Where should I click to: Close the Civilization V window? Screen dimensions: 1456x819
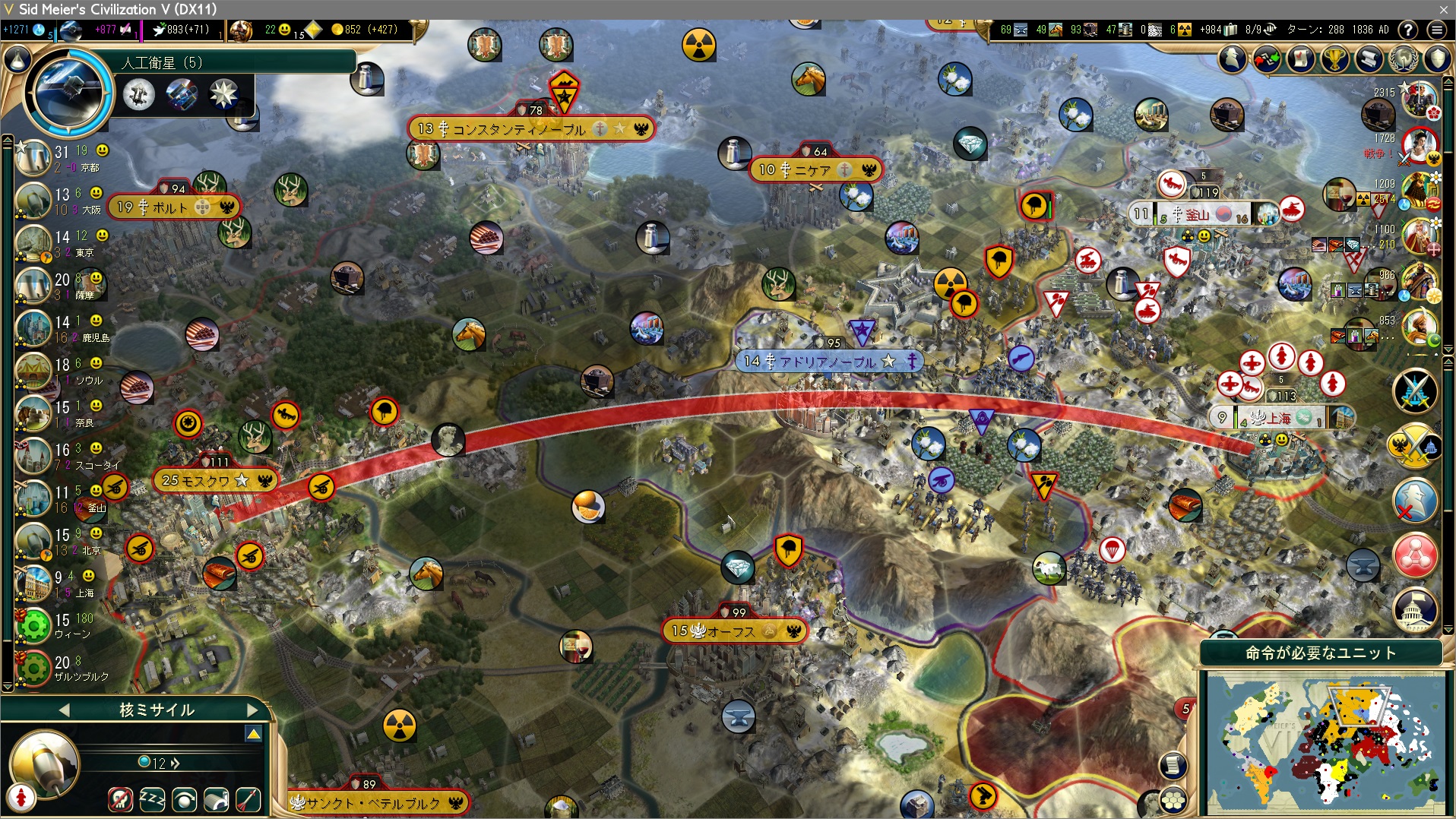[x=1443, y=9]
